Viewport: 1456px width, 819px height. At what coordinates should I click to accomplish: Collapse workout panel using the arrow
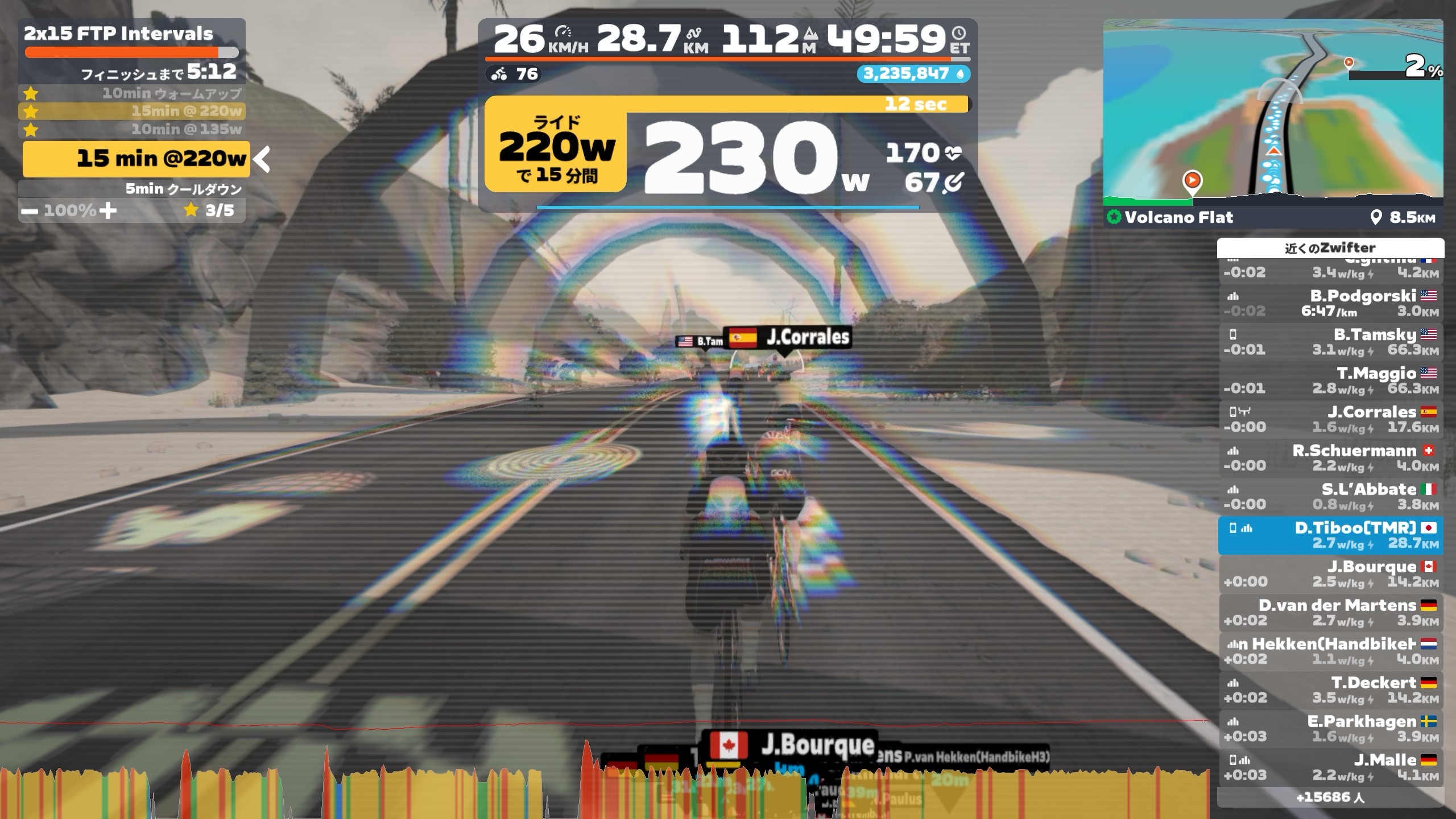262,159
